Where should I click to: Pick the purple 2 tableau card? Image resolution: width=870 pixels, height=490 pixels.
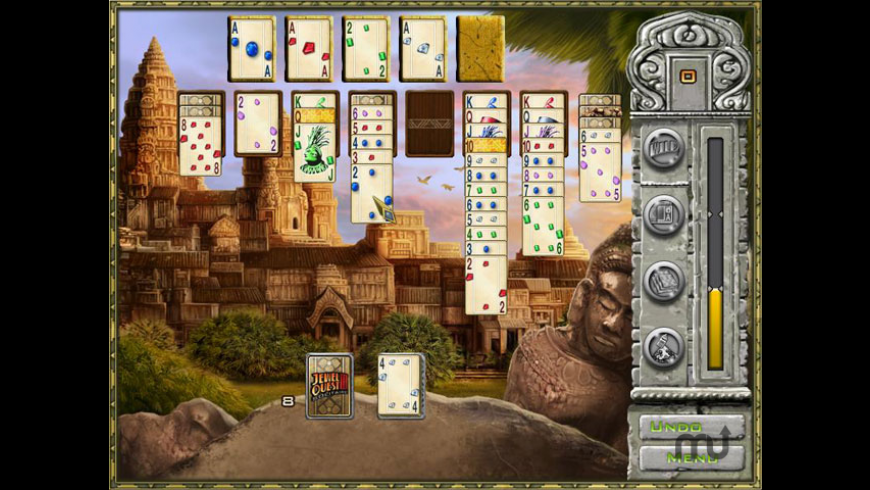pos(258,124)
